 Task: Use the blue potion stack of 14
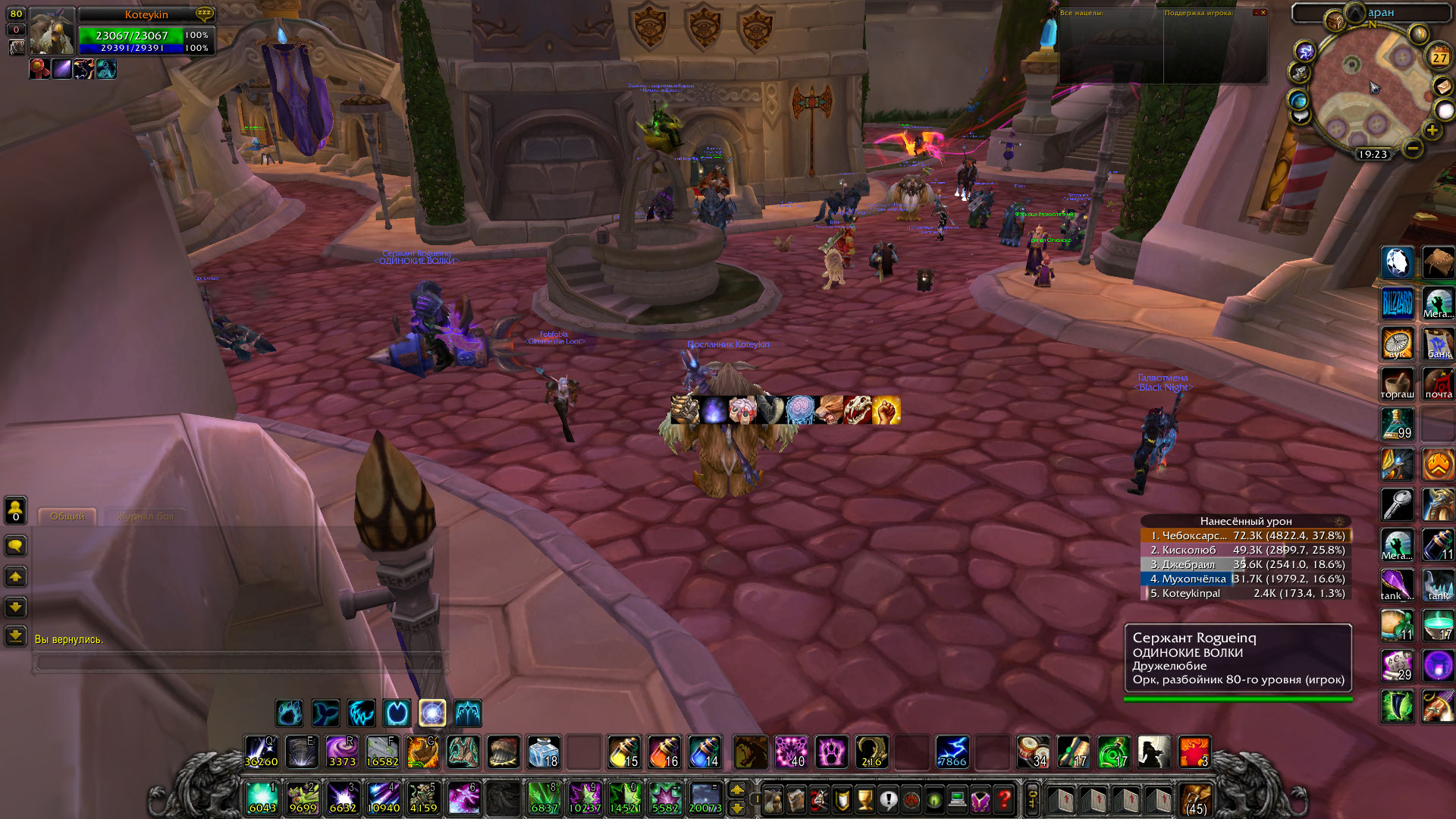tap(704, 752)
